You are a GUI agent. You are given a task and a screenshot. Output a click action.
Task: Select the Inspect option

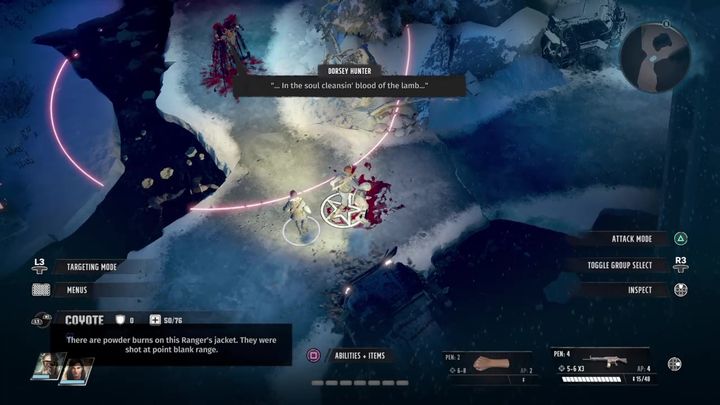coord(640,290)
